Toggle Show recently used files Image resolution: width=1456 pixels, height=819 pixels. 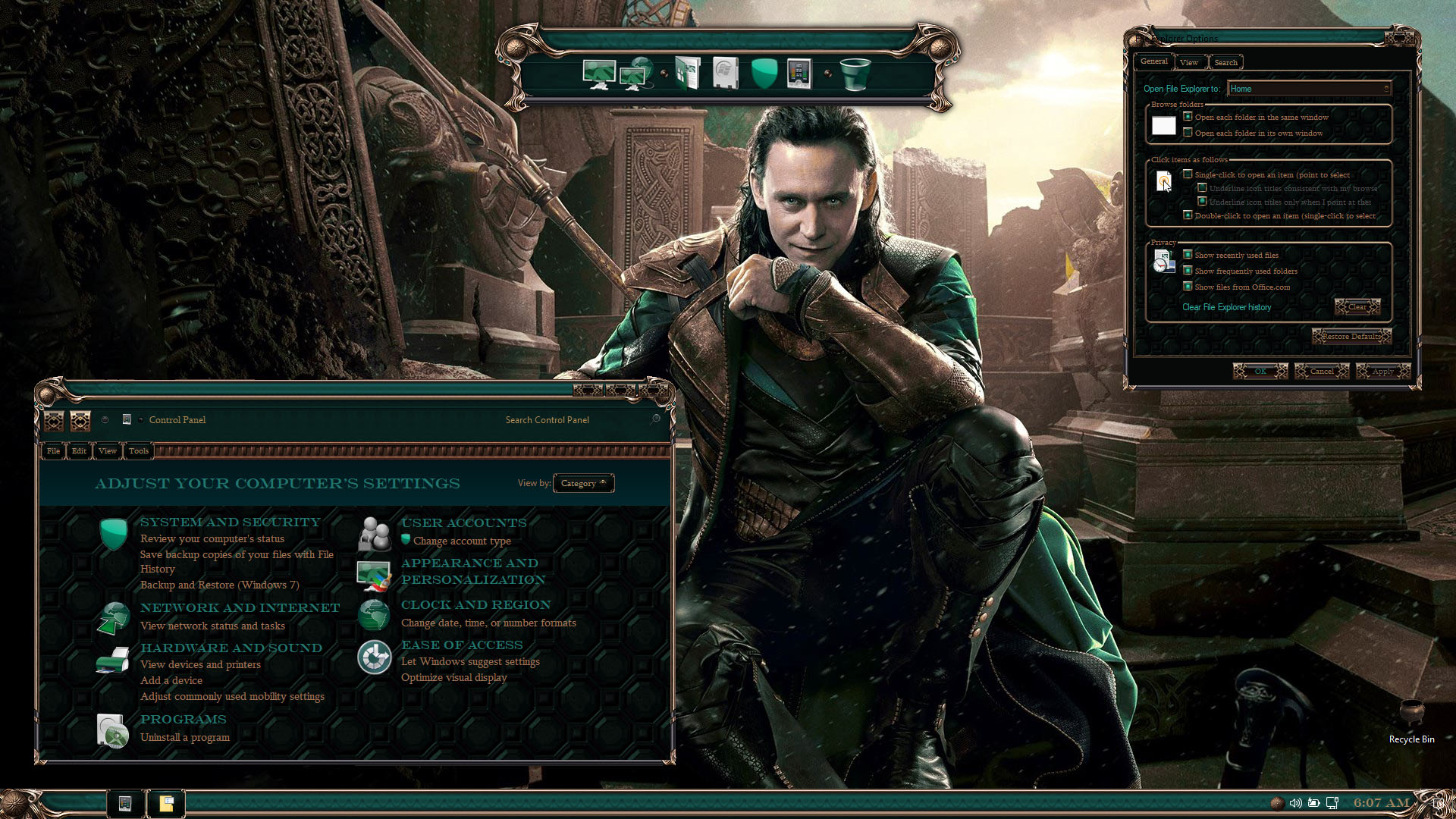pyautogui.click(x=1188, y=255)
